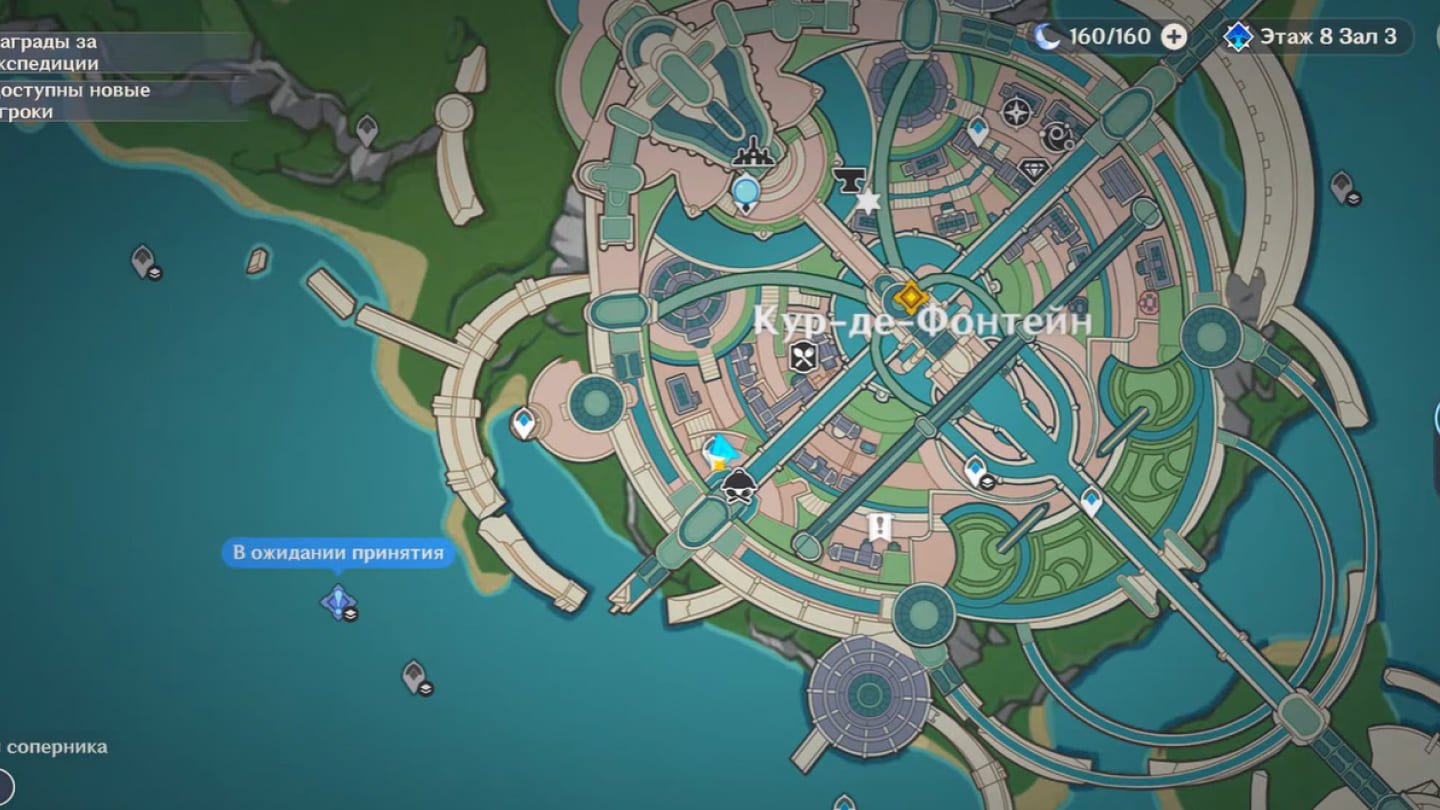Select the Adventurers' Guild compass marker
The image size is (1440, 810).
point(1016,110)
